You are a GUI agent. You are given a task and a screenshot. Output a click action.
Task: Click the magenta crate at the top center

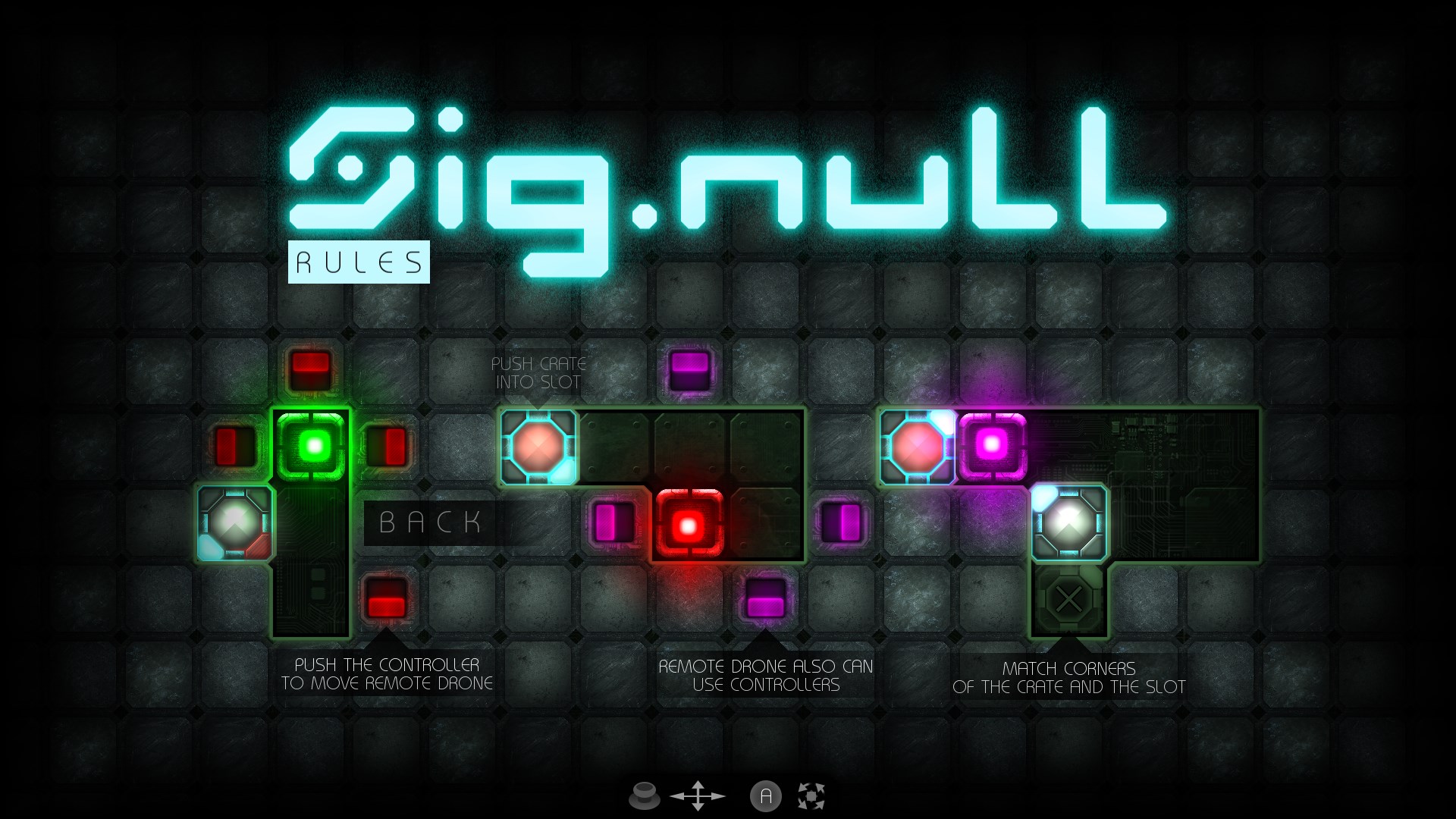(x=689, y=370)
